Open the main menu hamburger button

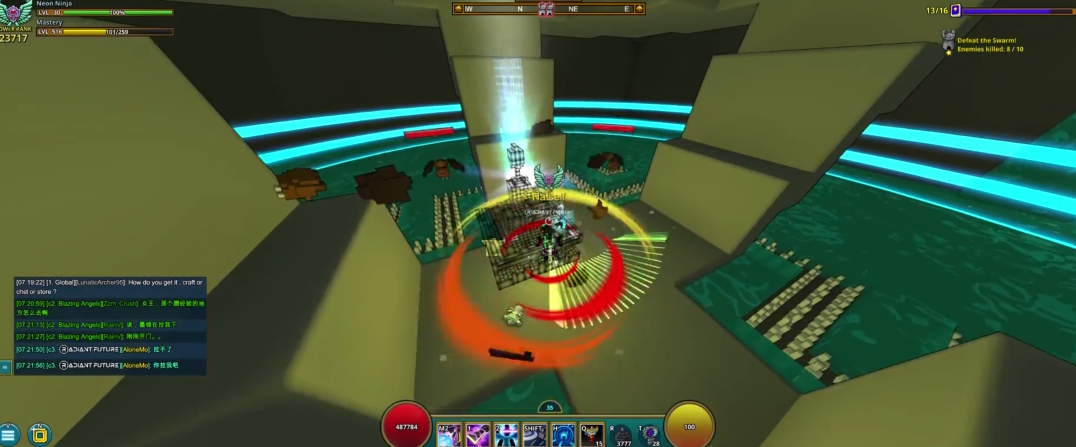(9, 434)
